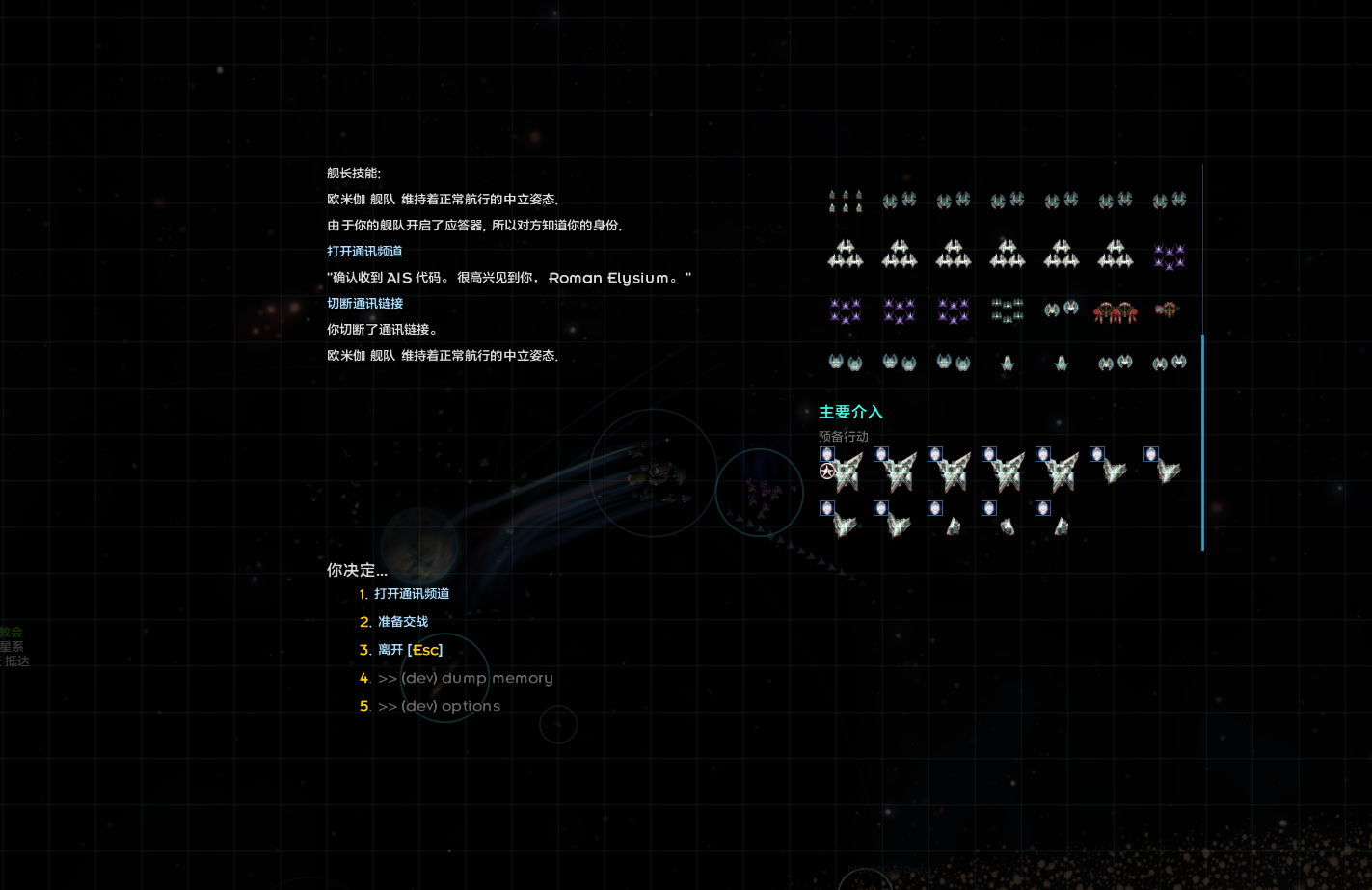Select the dev dump memory option
The width and height of the screenshot is (1372, 890).
coord(465,678)
